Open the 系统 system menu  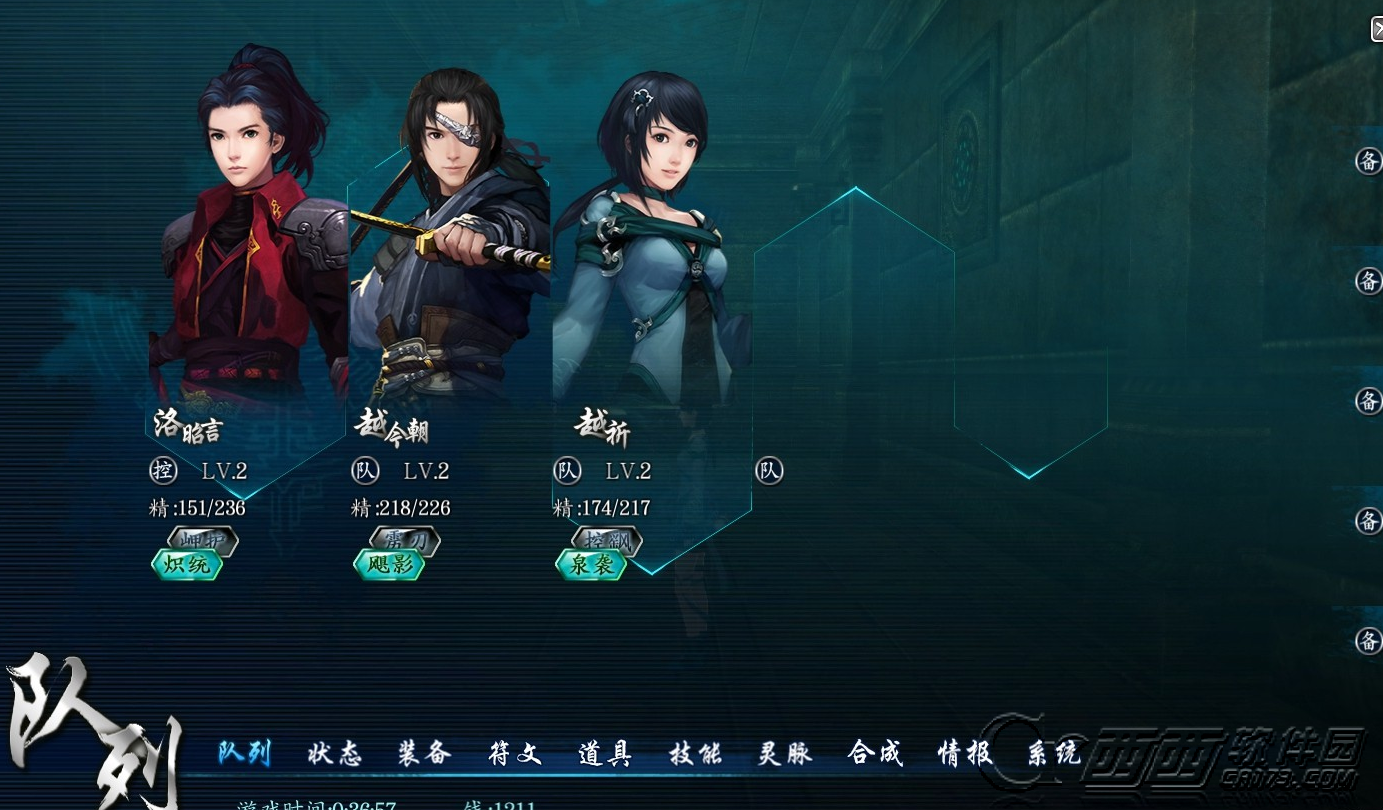click(x=1054, y=753)
